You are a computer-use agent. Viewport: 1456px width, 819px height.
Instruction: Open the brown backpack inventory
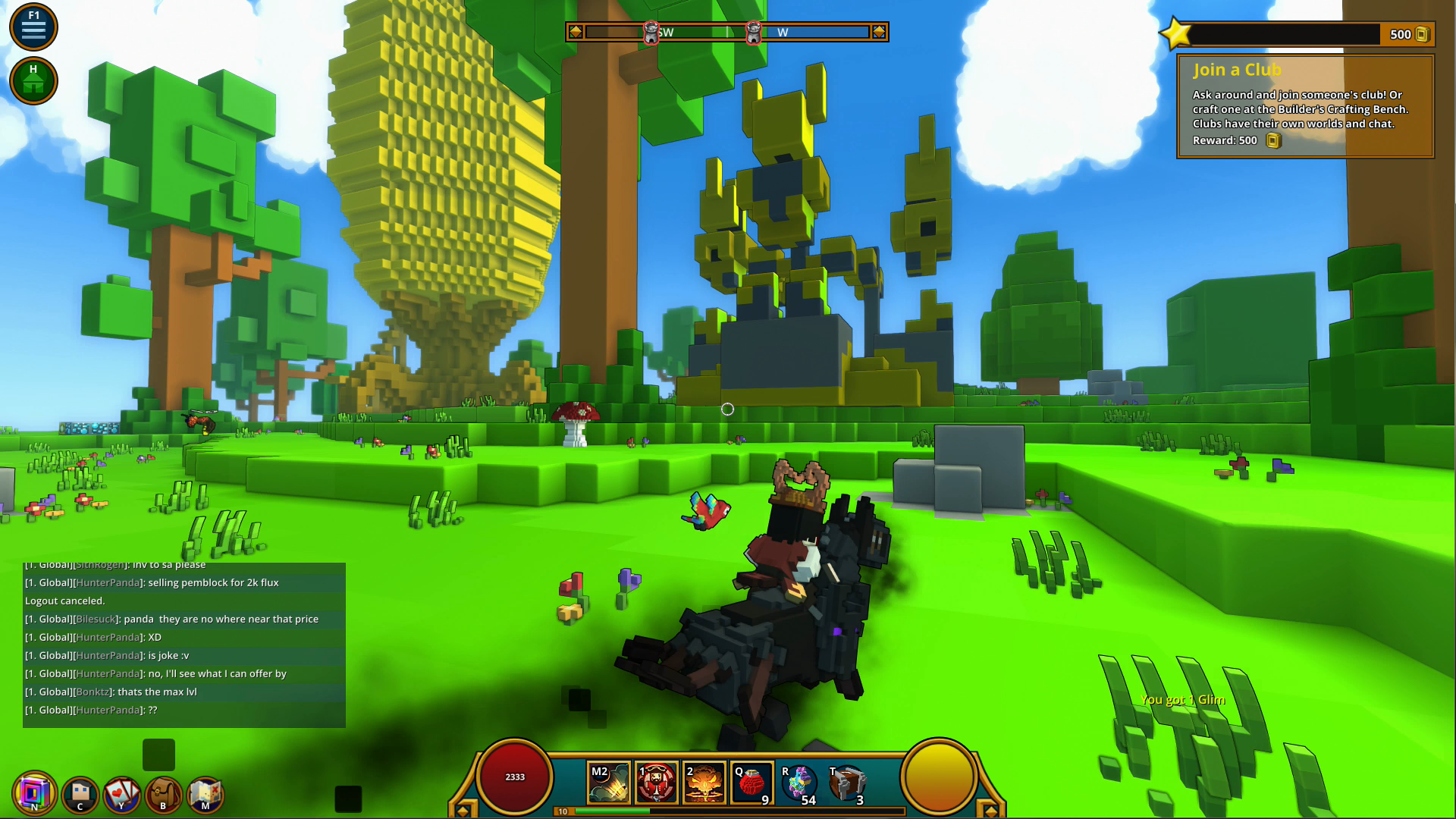pyautogui.click(x=163, y=795)
